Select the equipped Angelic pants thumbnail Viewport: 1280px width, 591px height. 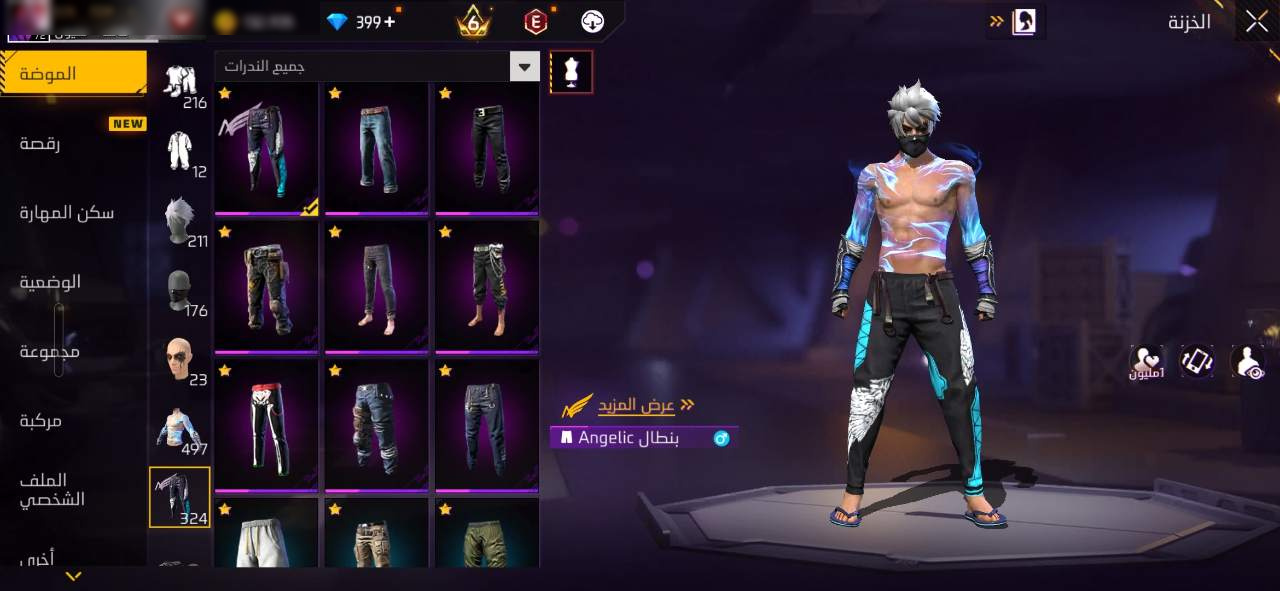click(x=266, y=148)
